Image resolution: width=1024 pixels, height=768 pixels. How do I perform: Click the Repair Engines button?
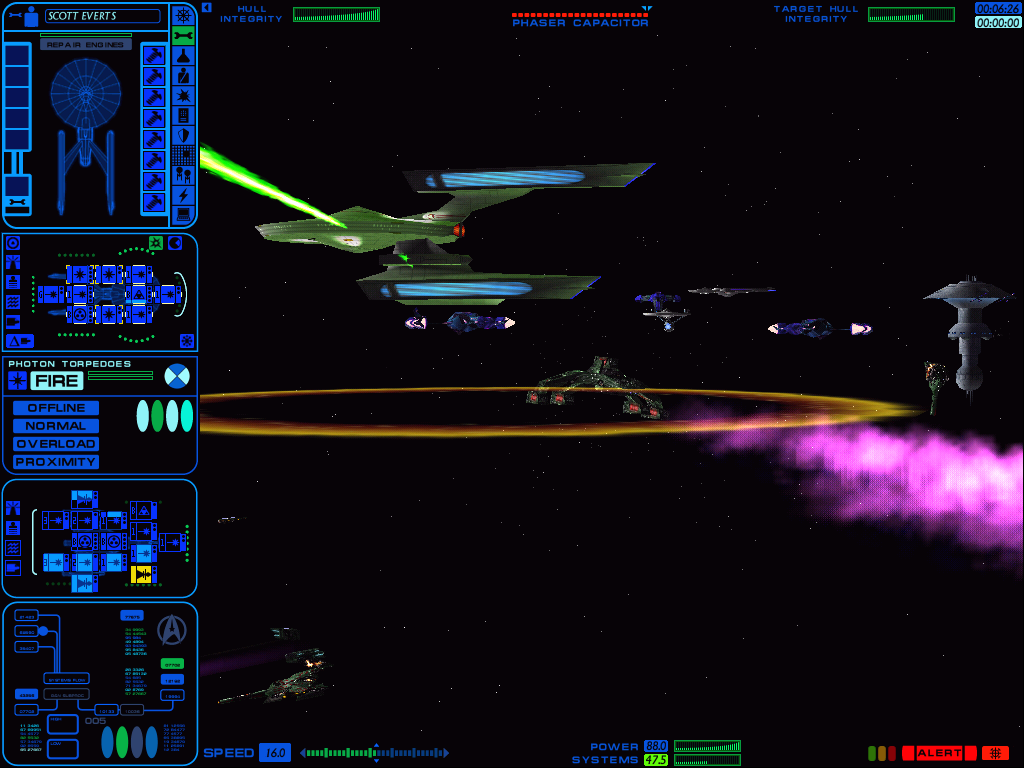pos(85,45)
